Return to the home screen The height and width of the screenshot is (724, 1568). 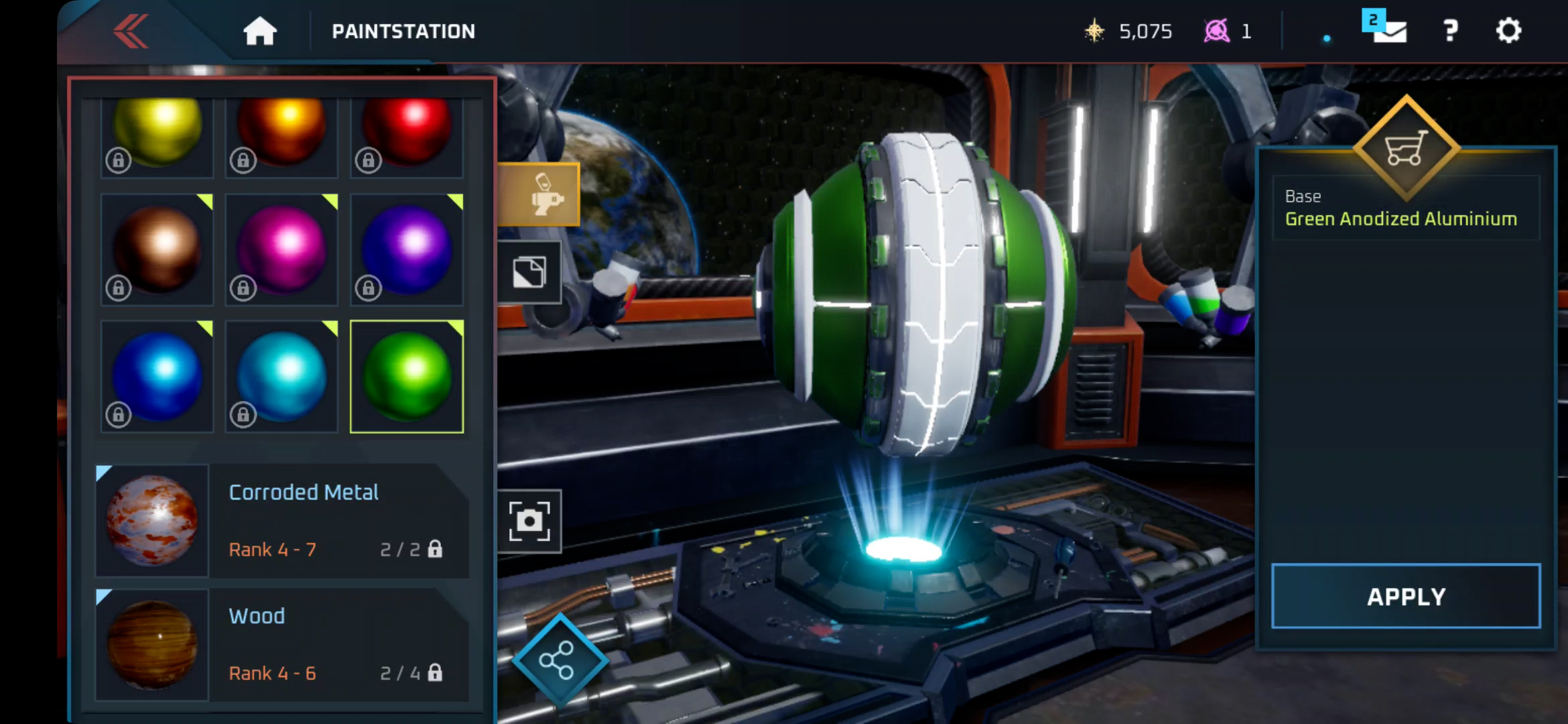point(260,32)
